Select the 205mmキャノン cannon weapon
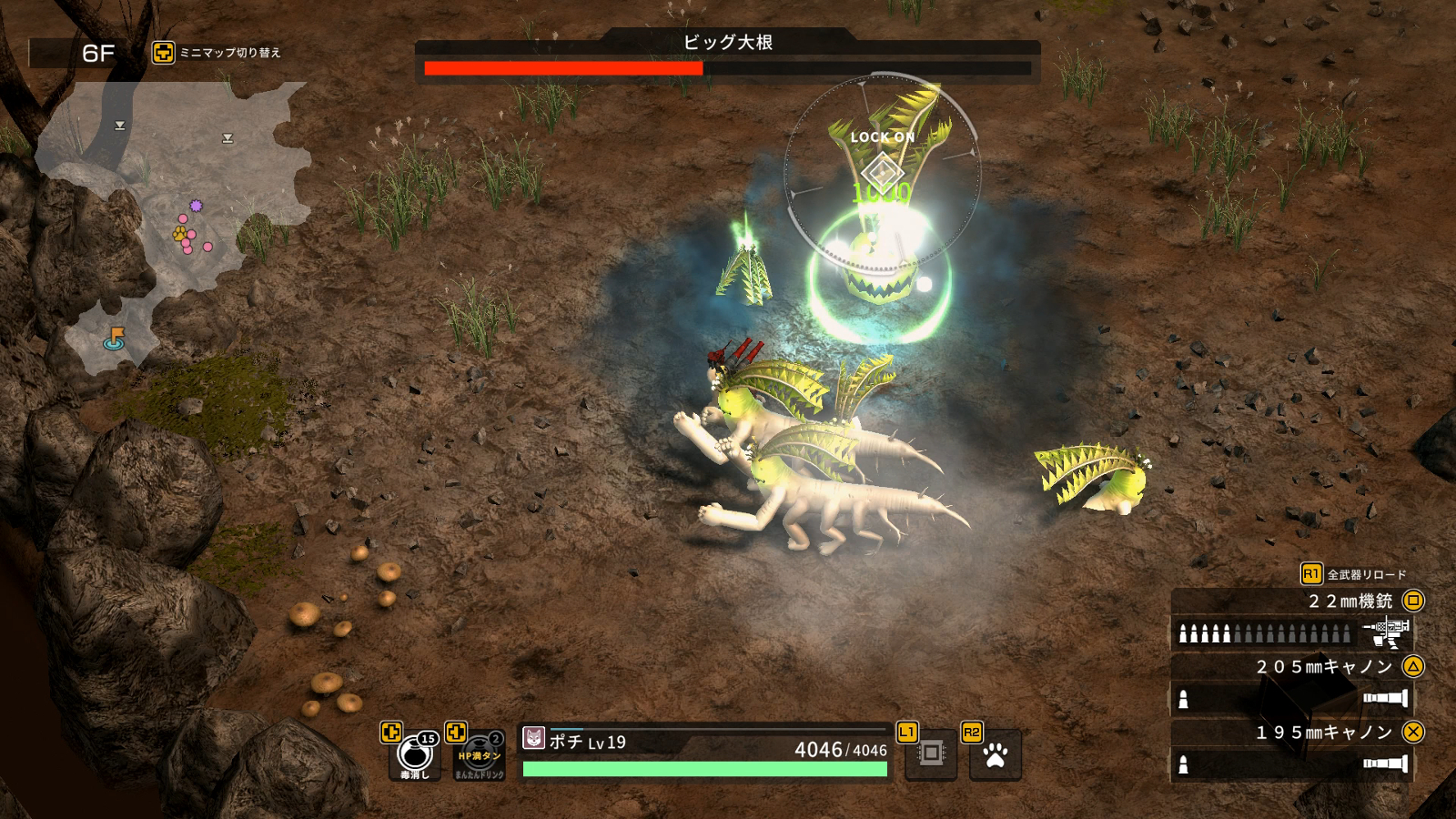1456x819 pixels. pos(1292,683)
